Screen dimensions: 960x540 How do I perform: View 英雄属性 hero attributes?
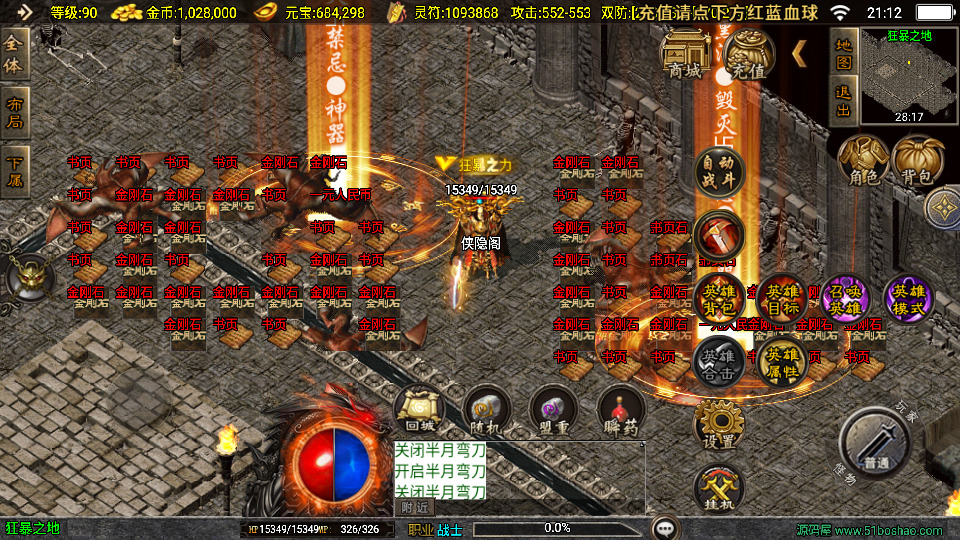tap(782, 361)
